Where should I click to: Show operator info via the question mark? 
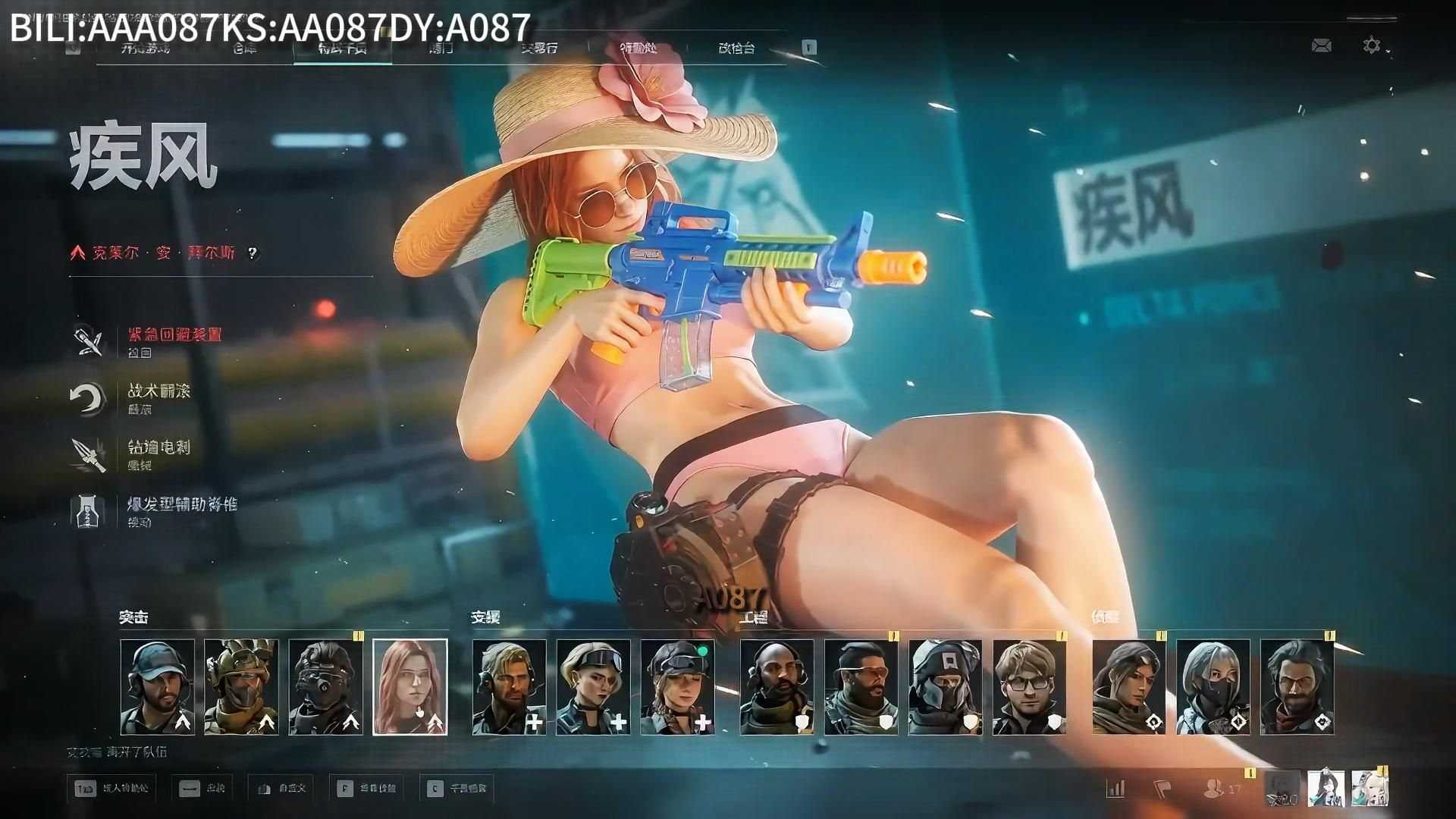(253, 253)
